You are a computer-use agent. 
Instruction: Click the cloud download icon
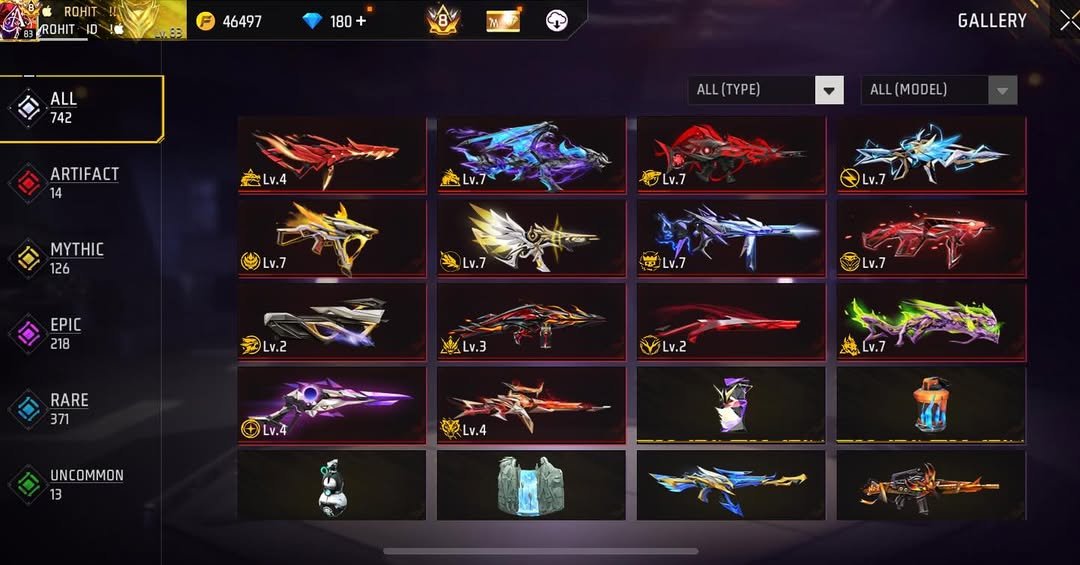tap(557, 20)
